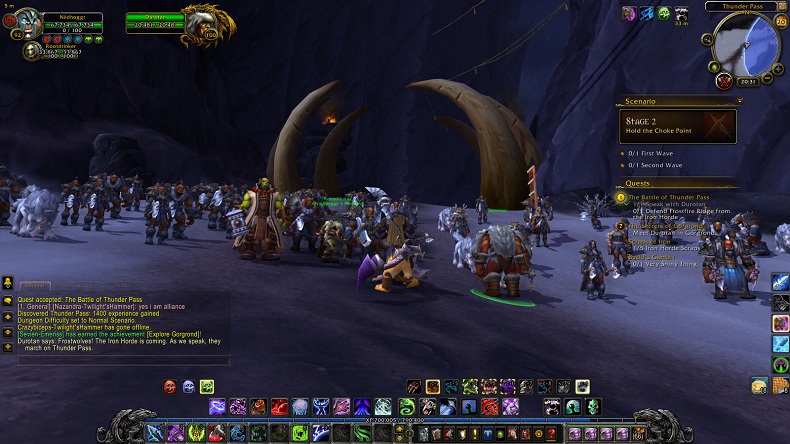Click the red skull icon above action bars

pos(170,386)
